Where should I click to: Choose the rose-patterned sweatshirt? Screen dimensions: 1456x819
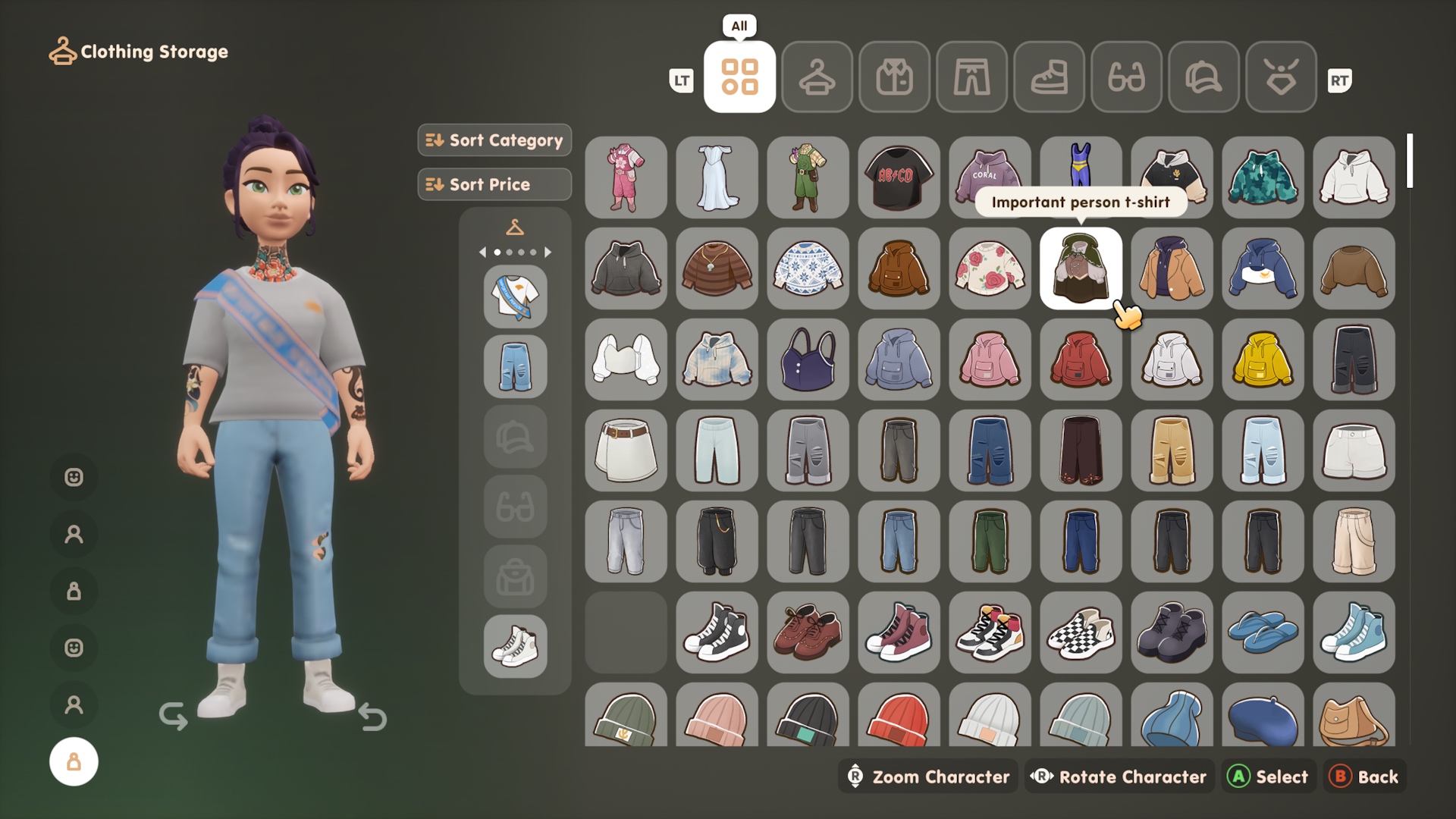tap(990, 268)
